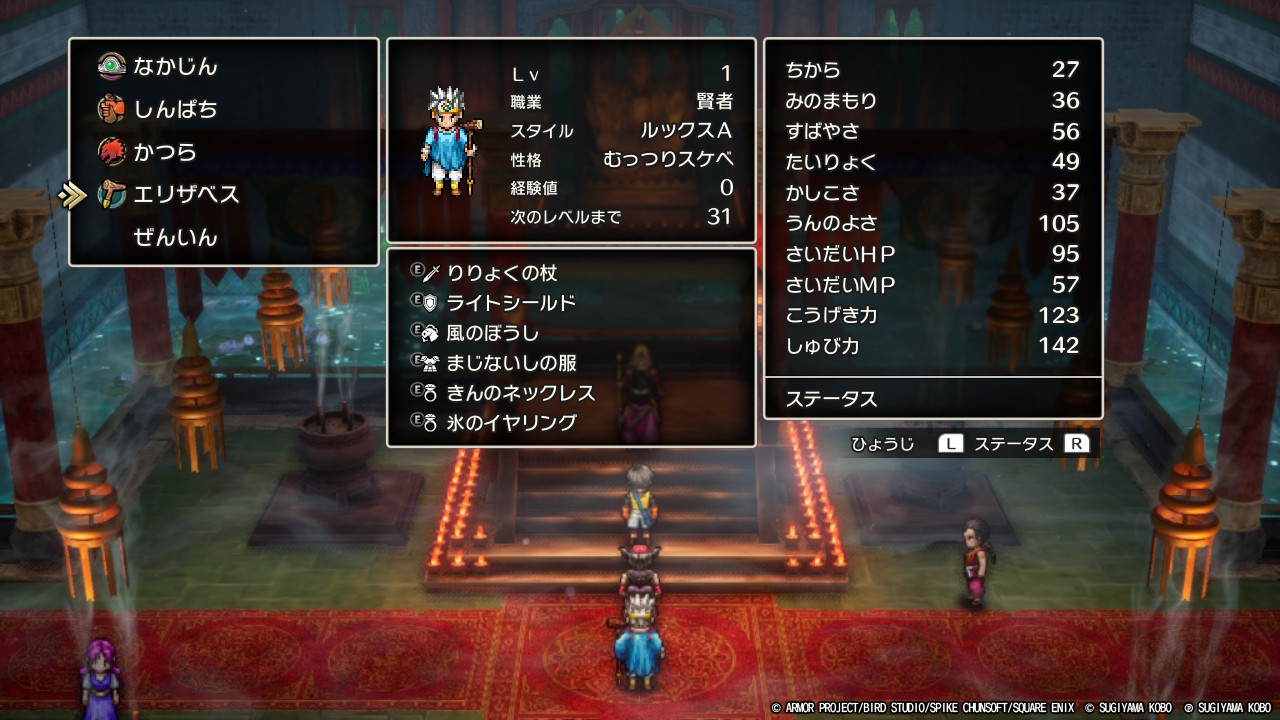Select the ライトシールド shield slot
This screenshot has width=1280, height=720.
510,303
